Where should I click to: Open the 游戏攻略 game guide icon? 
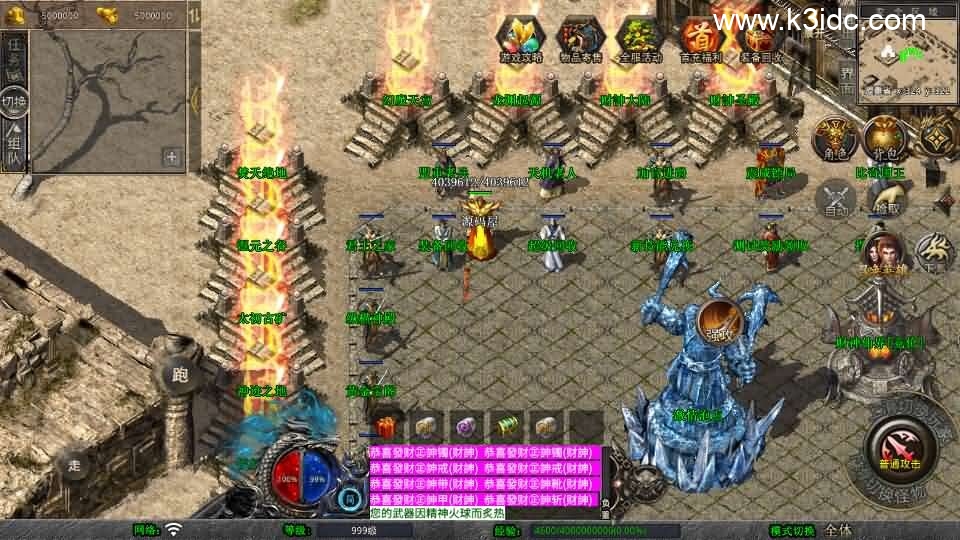point(520,38)
